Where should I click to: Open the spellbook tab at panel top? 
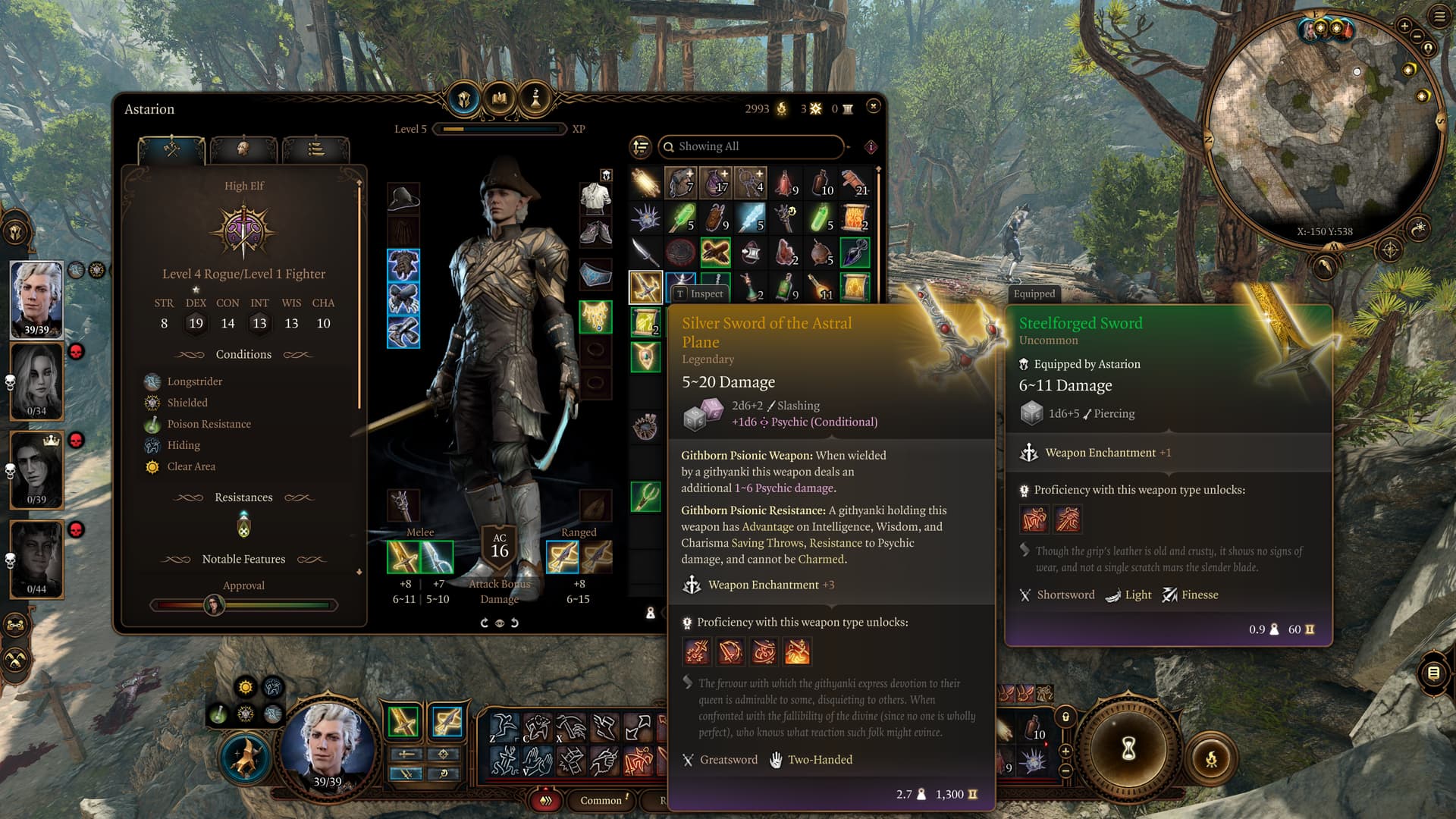pyautogui.click(x=500, y=99)
